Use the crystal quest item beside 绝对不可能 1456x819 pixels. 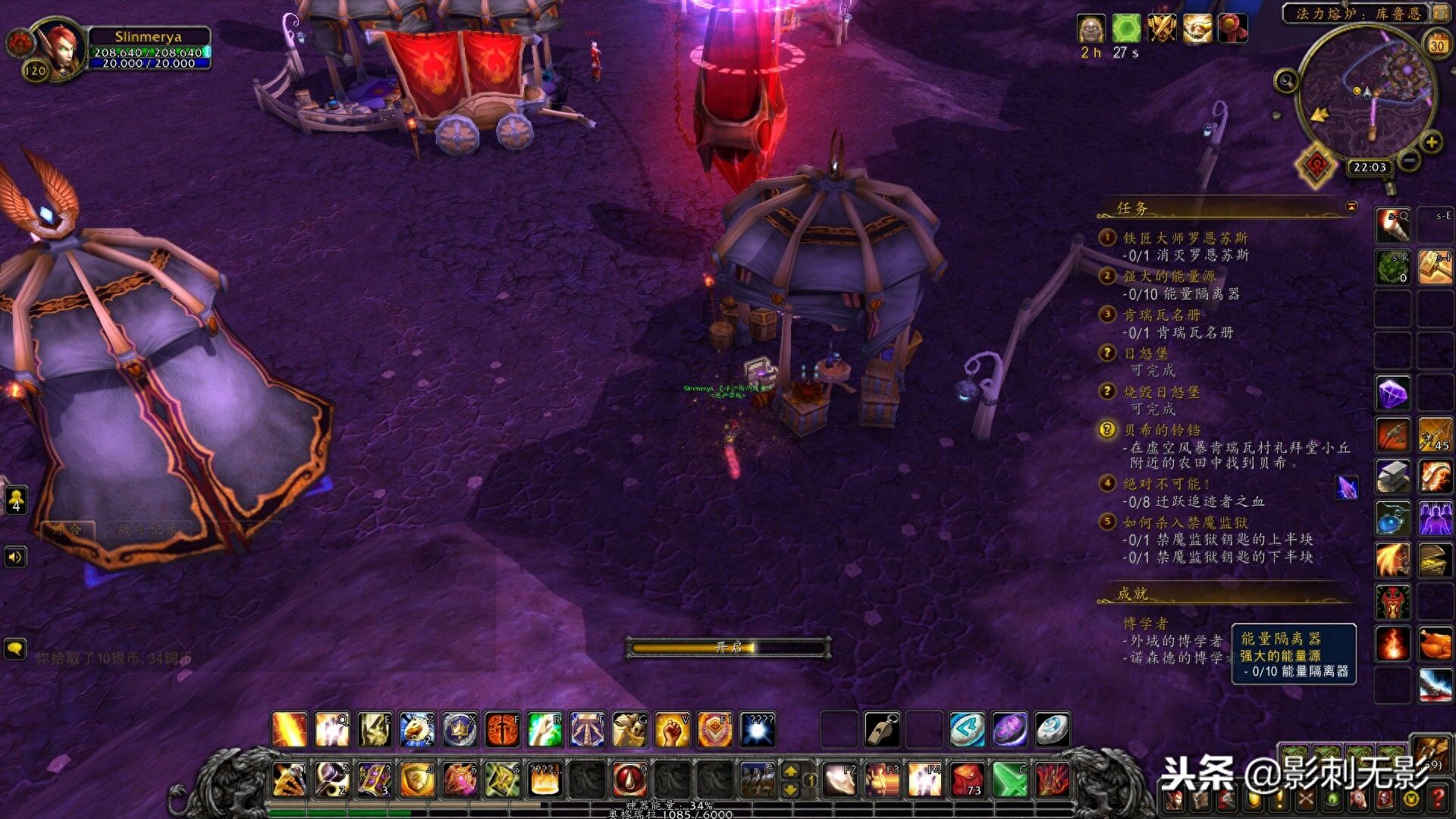[1347, 487]
